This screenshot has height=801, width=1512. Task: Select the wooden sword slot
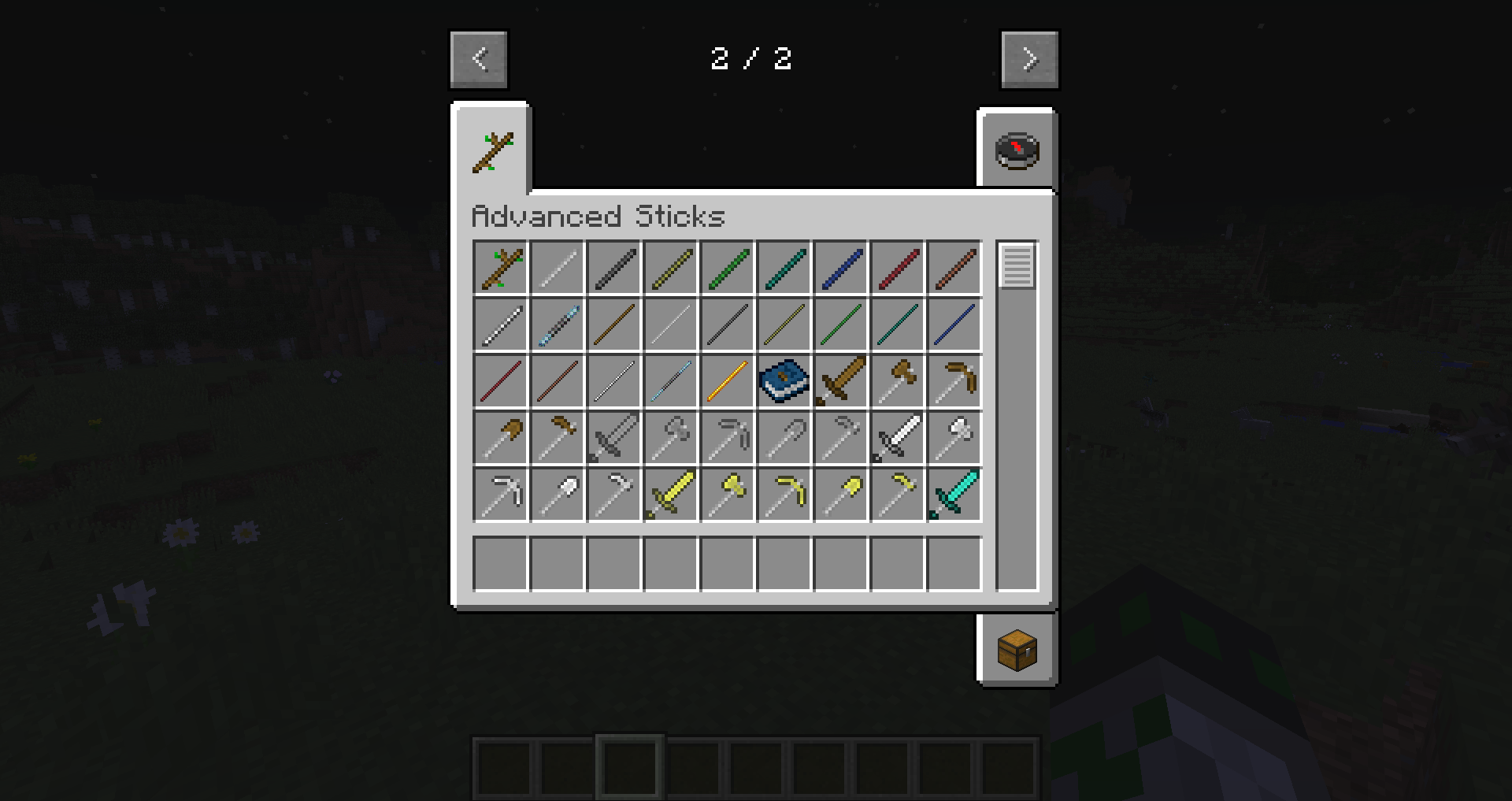pos(841,381)
